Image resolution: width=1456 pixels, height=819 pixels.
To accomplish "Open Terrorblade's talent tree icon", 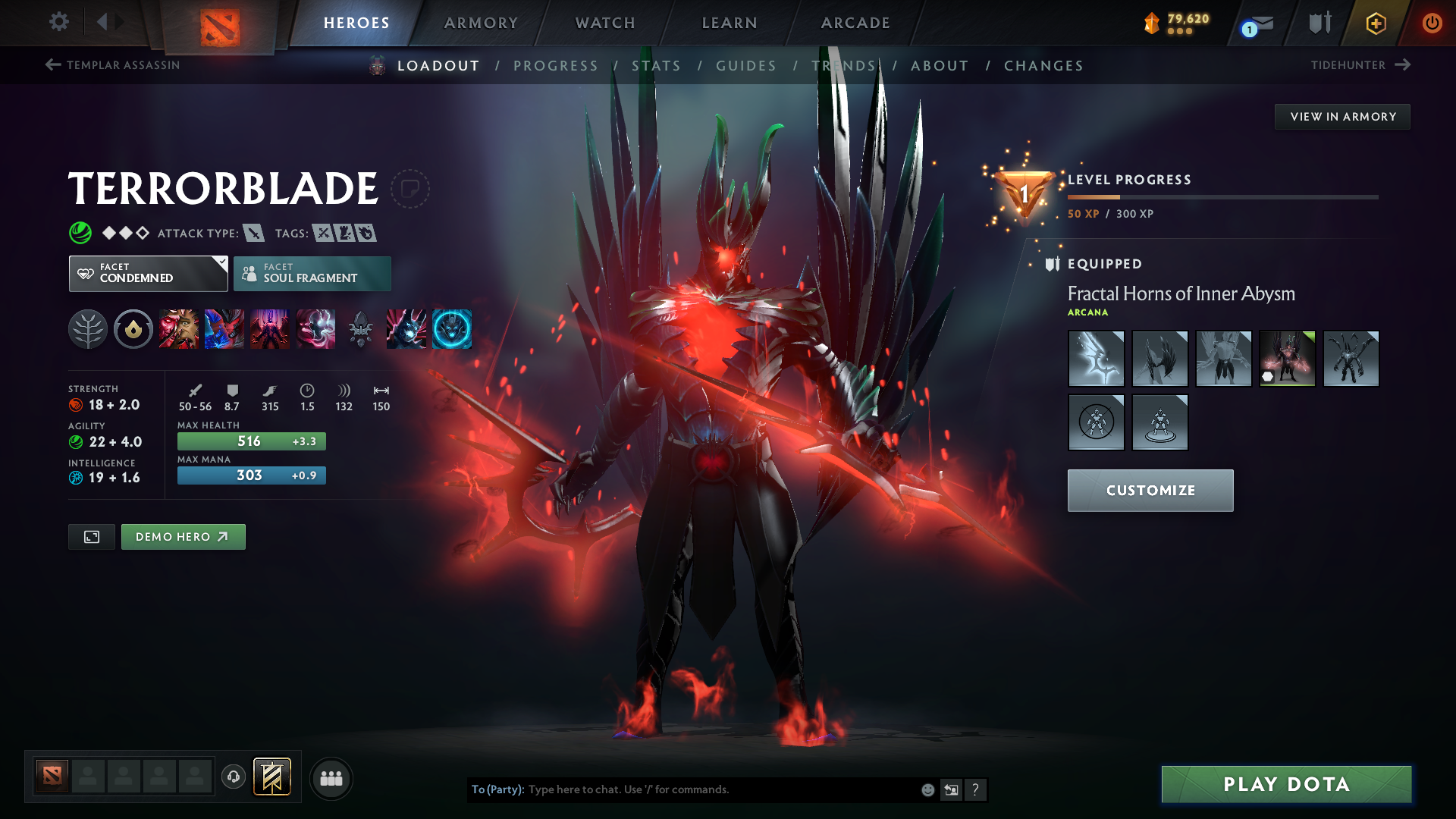I will click(x=88, y=329).
